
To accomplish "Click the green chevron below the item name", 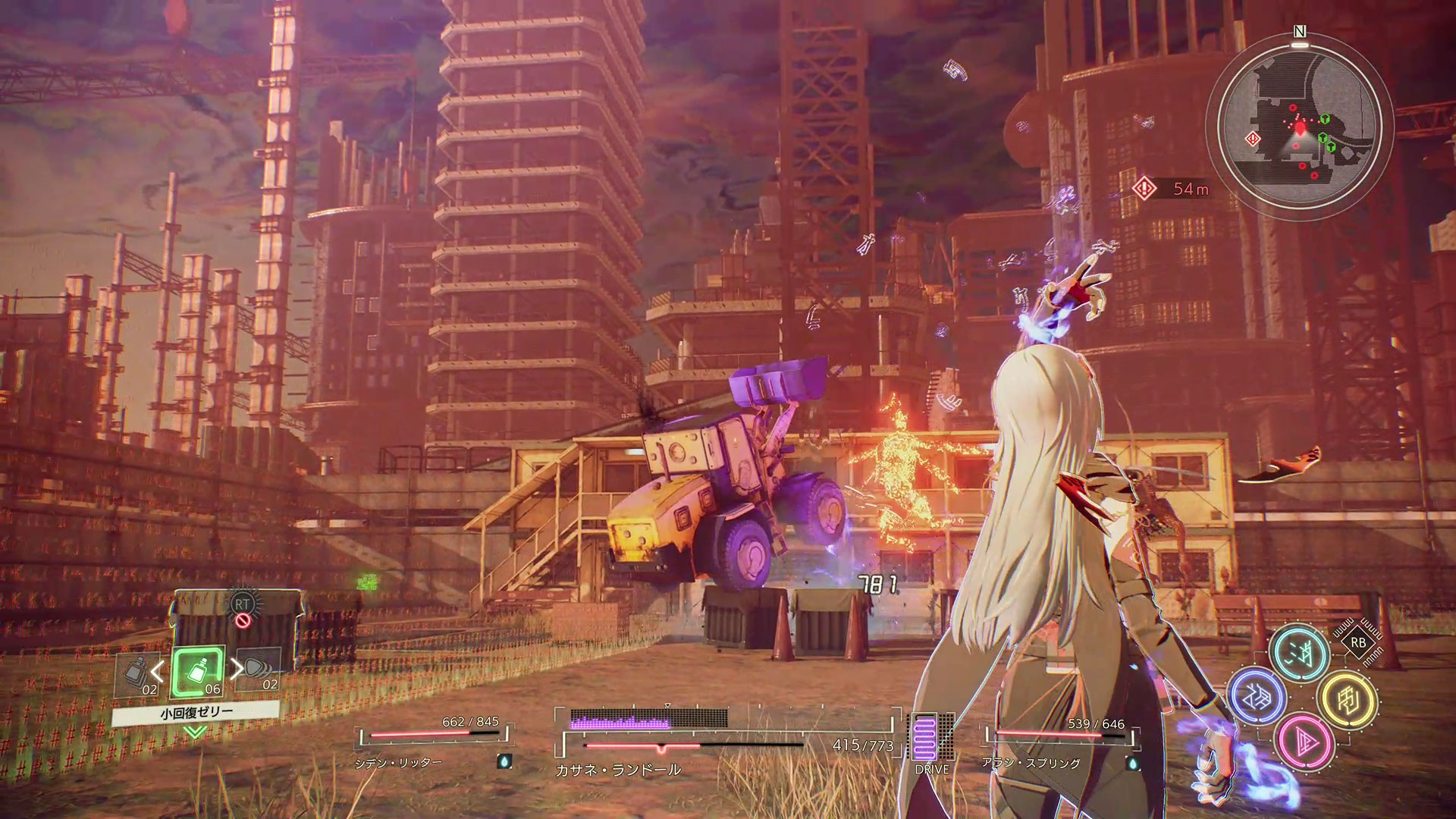I will click(196, 732).
